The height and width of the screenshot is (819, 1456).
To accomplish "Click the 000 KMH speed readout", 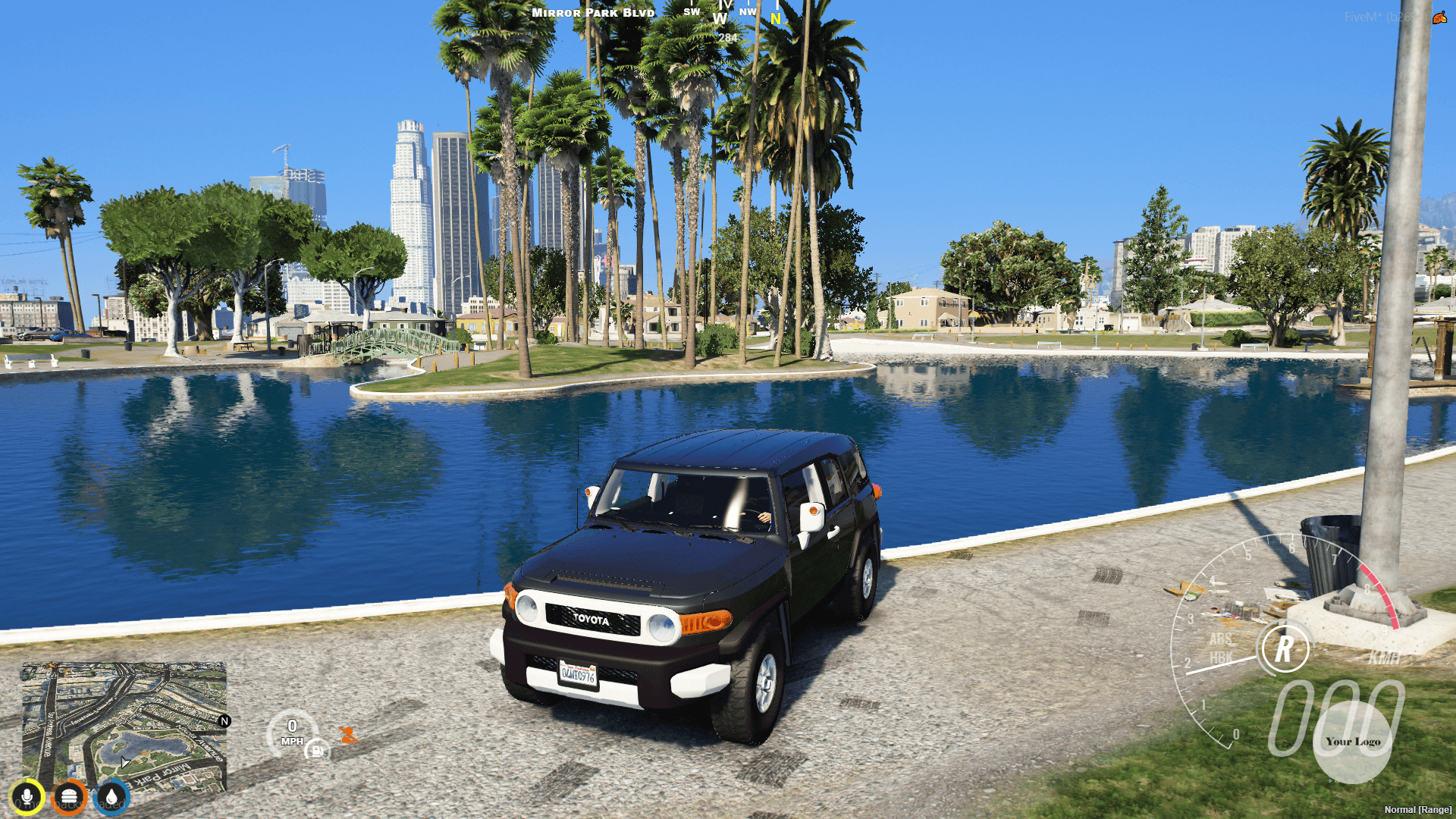I will point(1342,713).
